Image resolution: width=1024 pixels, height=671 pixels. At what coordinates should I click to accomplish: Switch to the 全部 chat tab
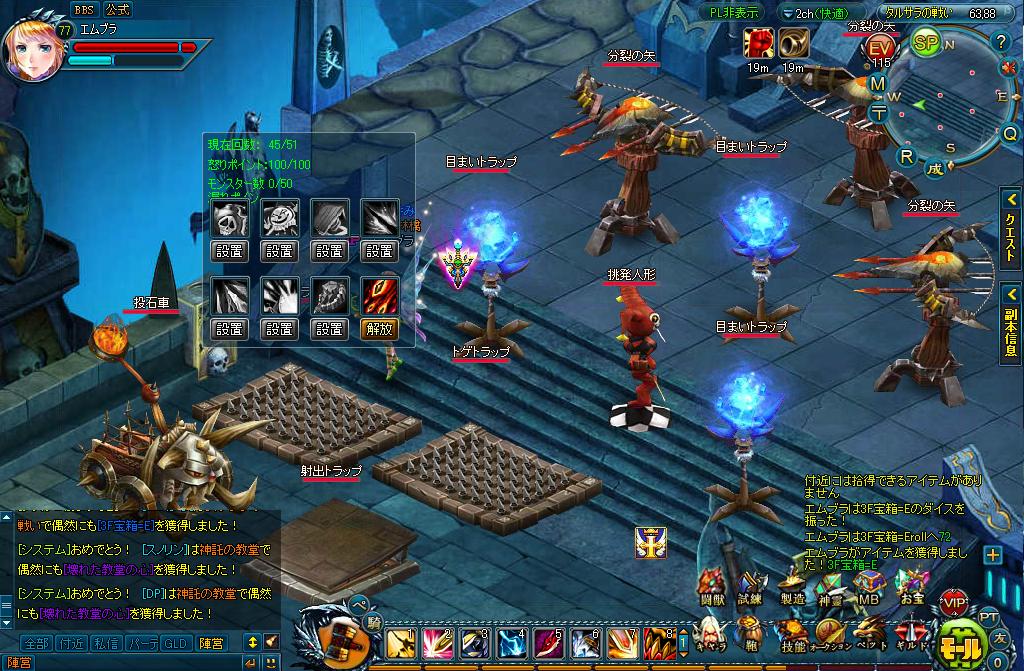(x=36, y=642)
